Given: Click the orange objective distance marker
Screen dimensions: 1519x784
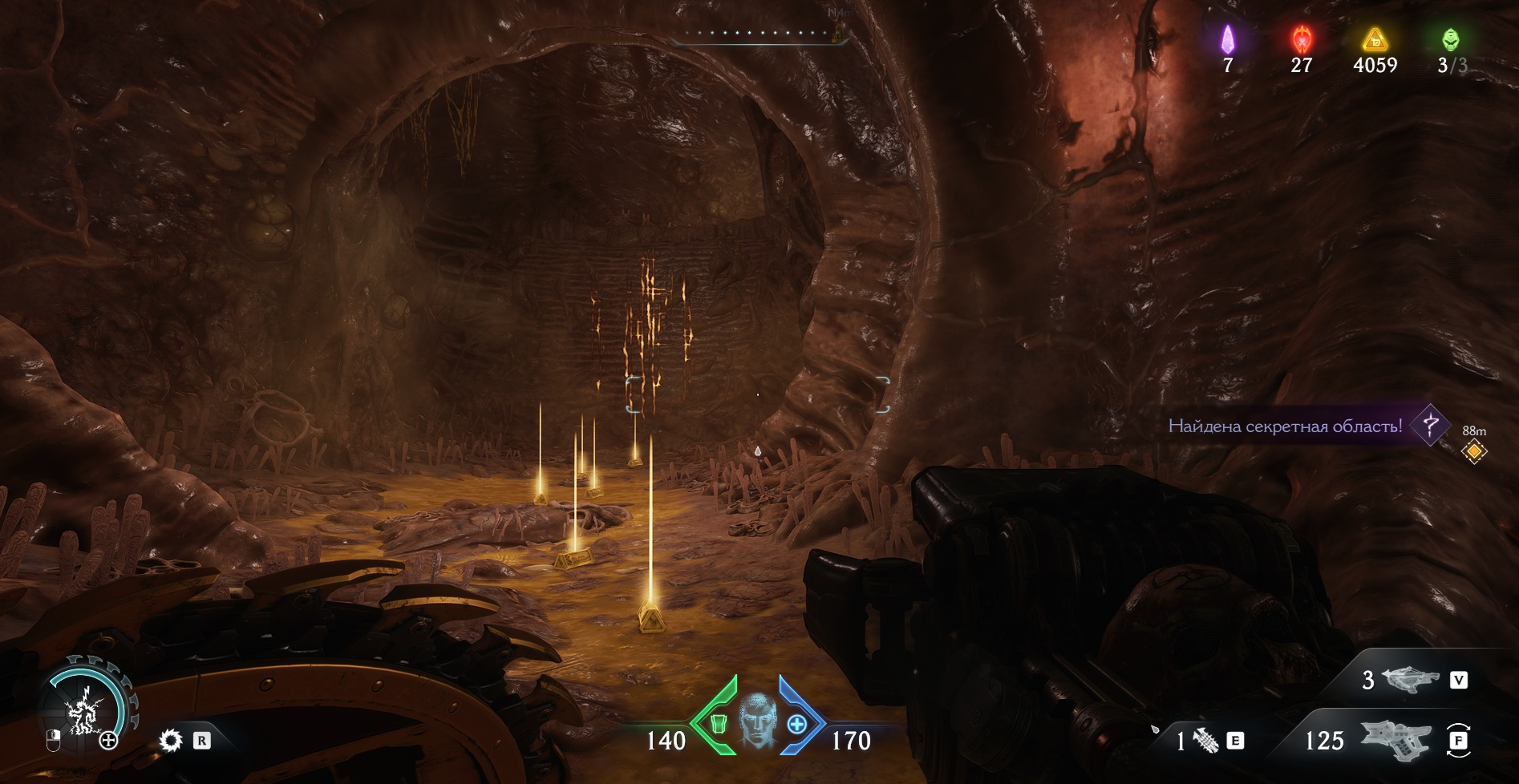Looking at the screenshot, I should click(1474, 451).
